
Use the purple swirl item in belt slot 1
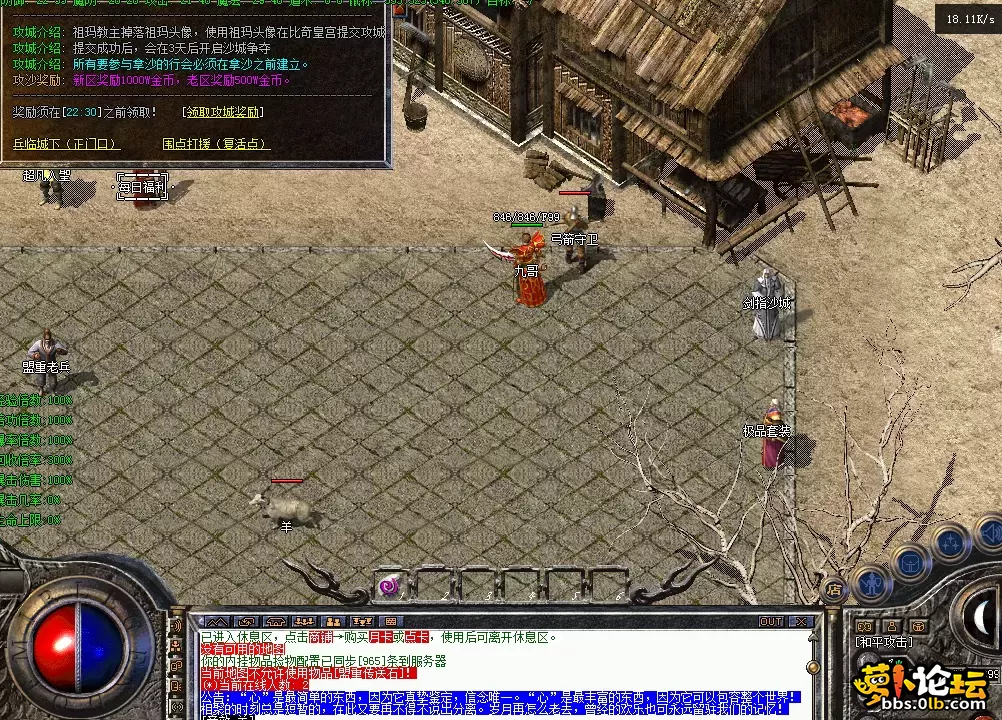tap(389, 587)
